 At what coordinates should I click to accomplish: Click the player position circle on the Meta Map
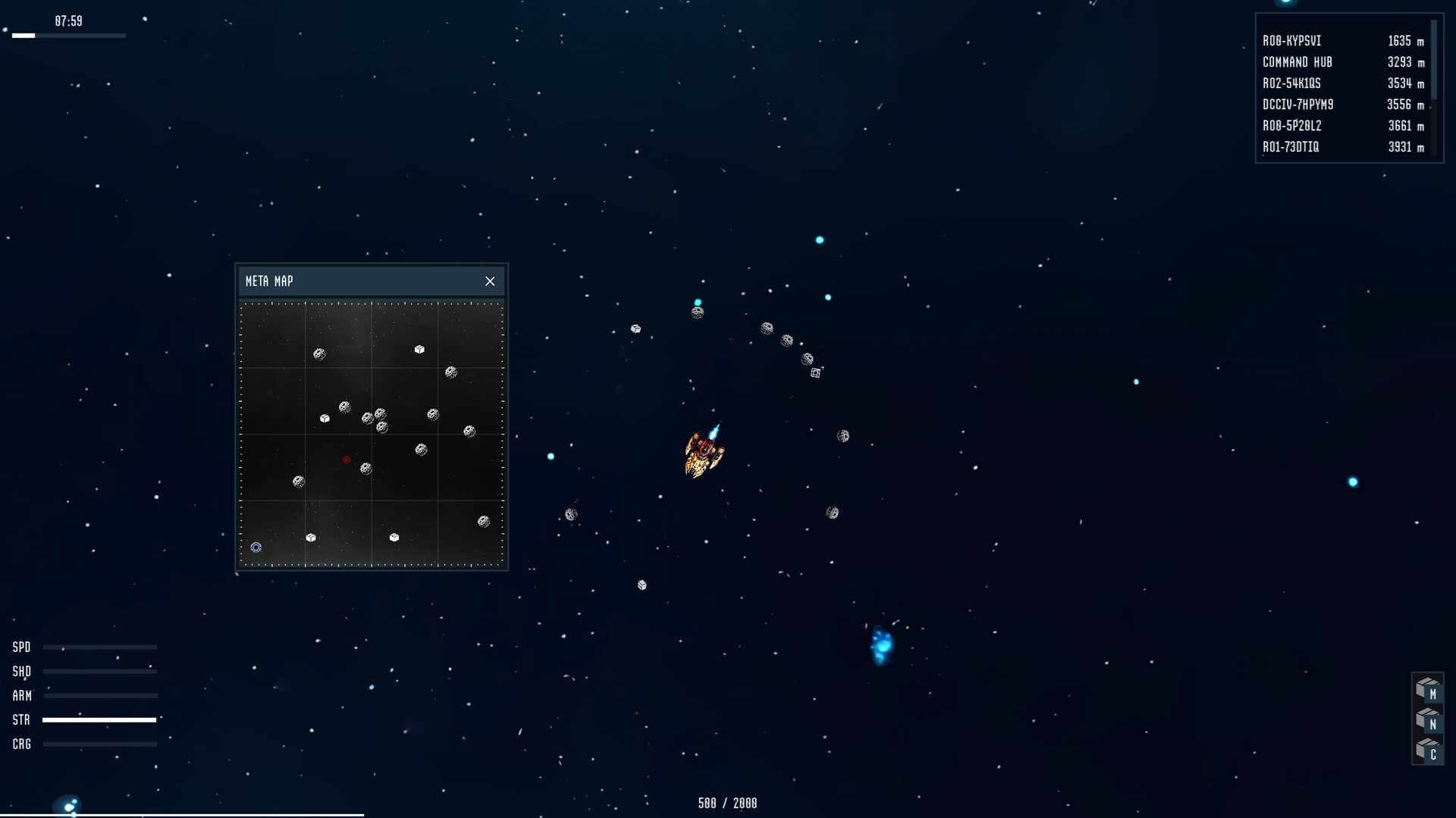click(256, 547)
